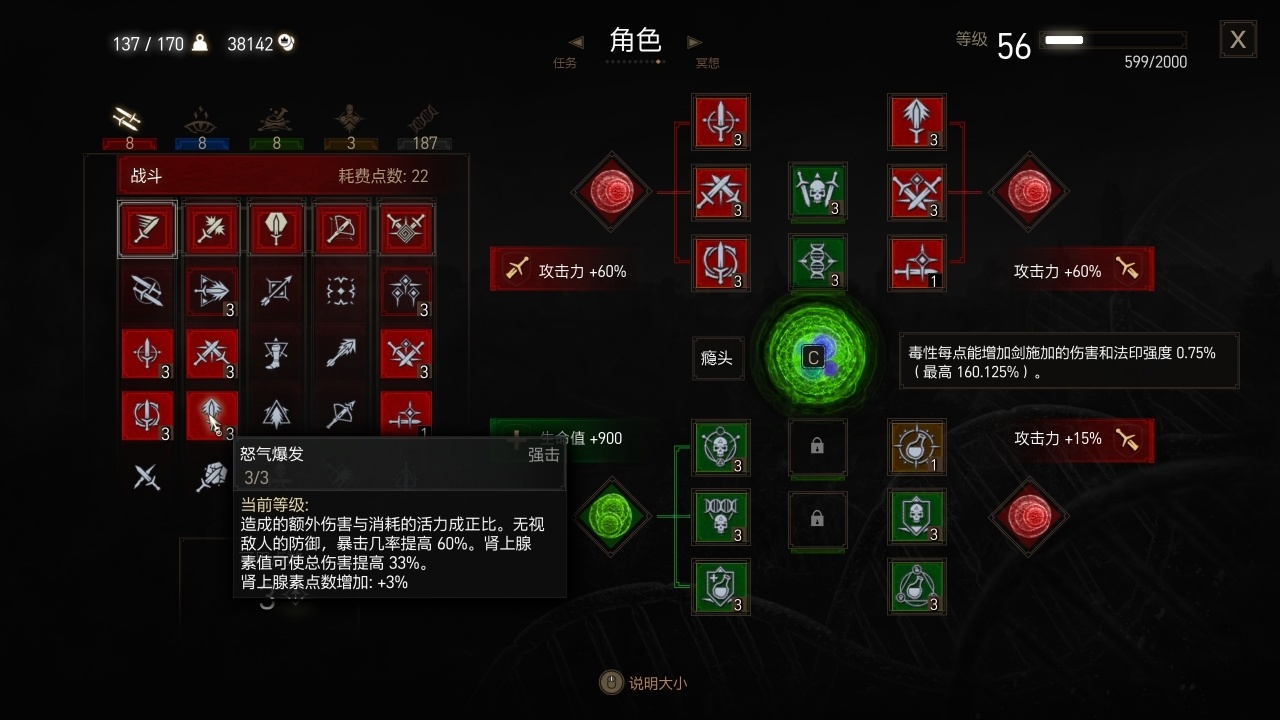Select the 怒气爆发 skill icon in the grid
The image size is (1280, 720).
(x=211, y=416)
